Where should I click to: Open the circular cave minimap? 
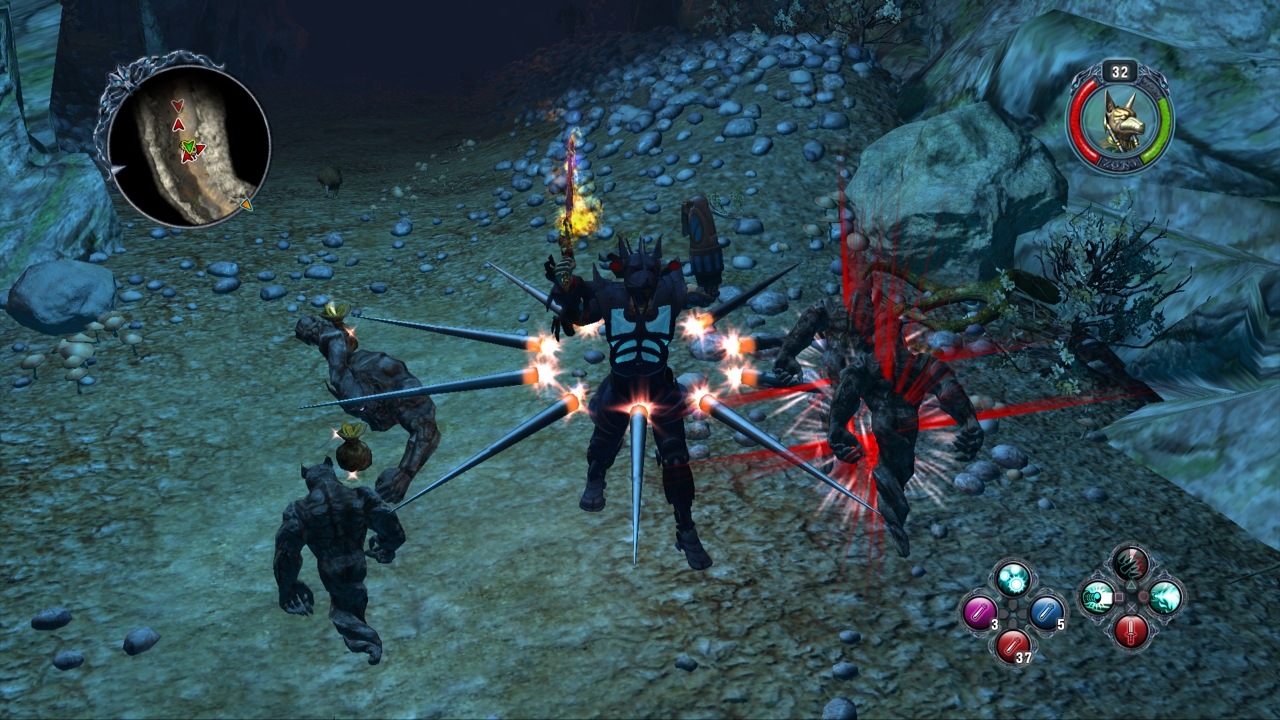pyautogui.click(x=188, y=144)
